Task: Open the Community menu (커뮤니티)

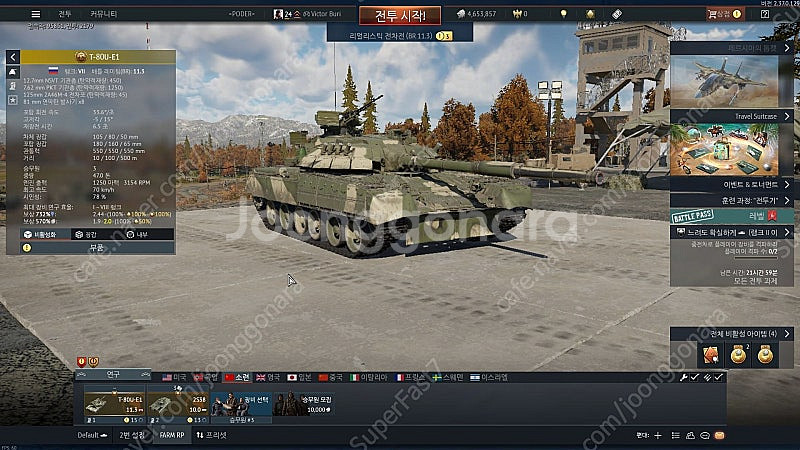Action: (104, 14)
